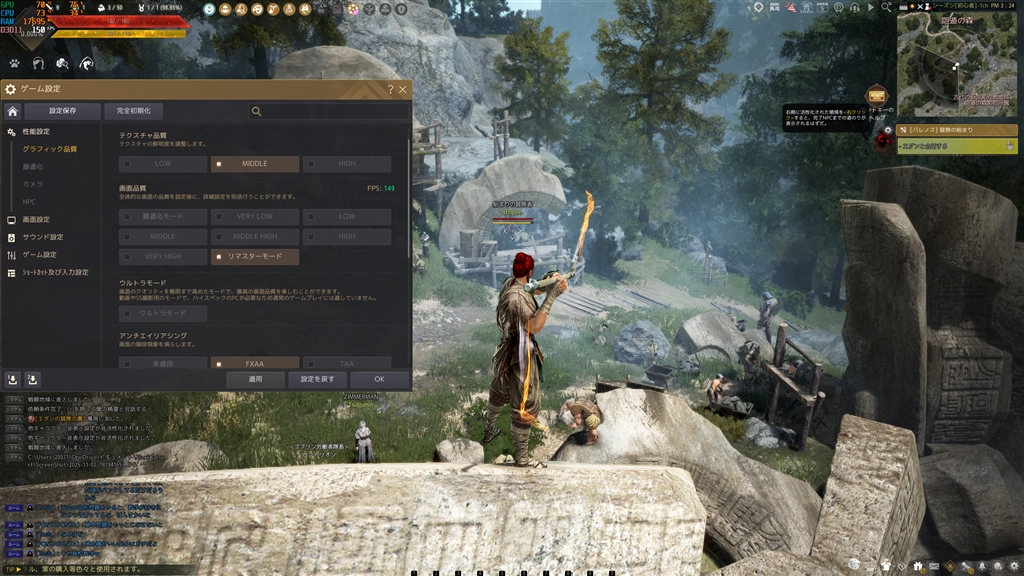The image size is (1024, 576).
Task: Click the 完全初期化 reset button
Action: (x=133, y=111)
